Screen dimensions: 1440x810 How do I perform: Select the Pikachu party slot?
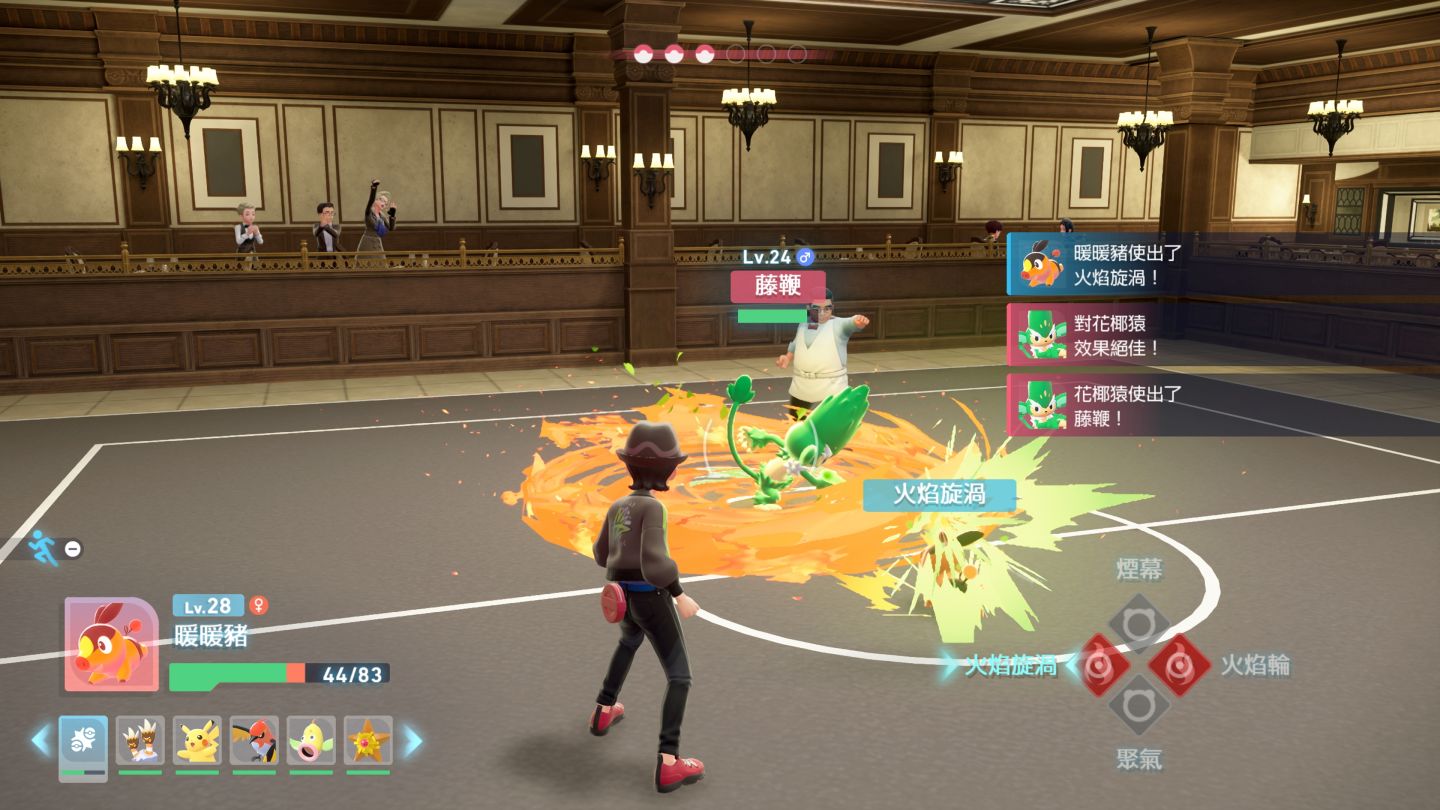click(197, 741)
